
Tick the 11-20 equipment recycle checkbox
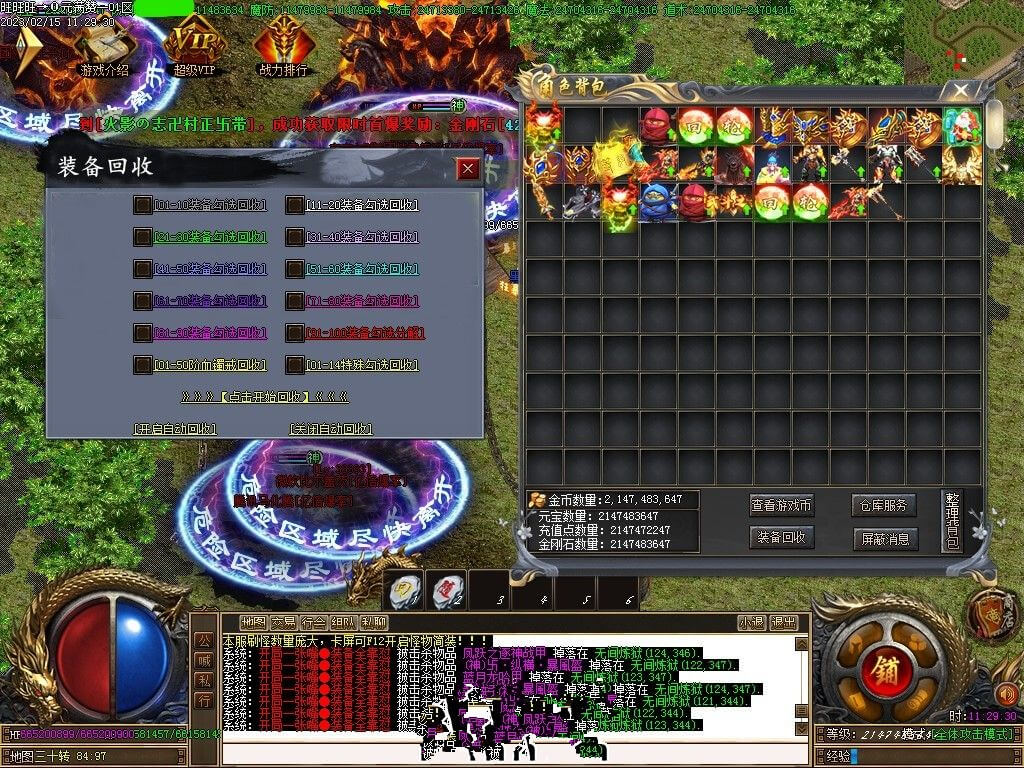pyautogui.click(x=294, y=205)
